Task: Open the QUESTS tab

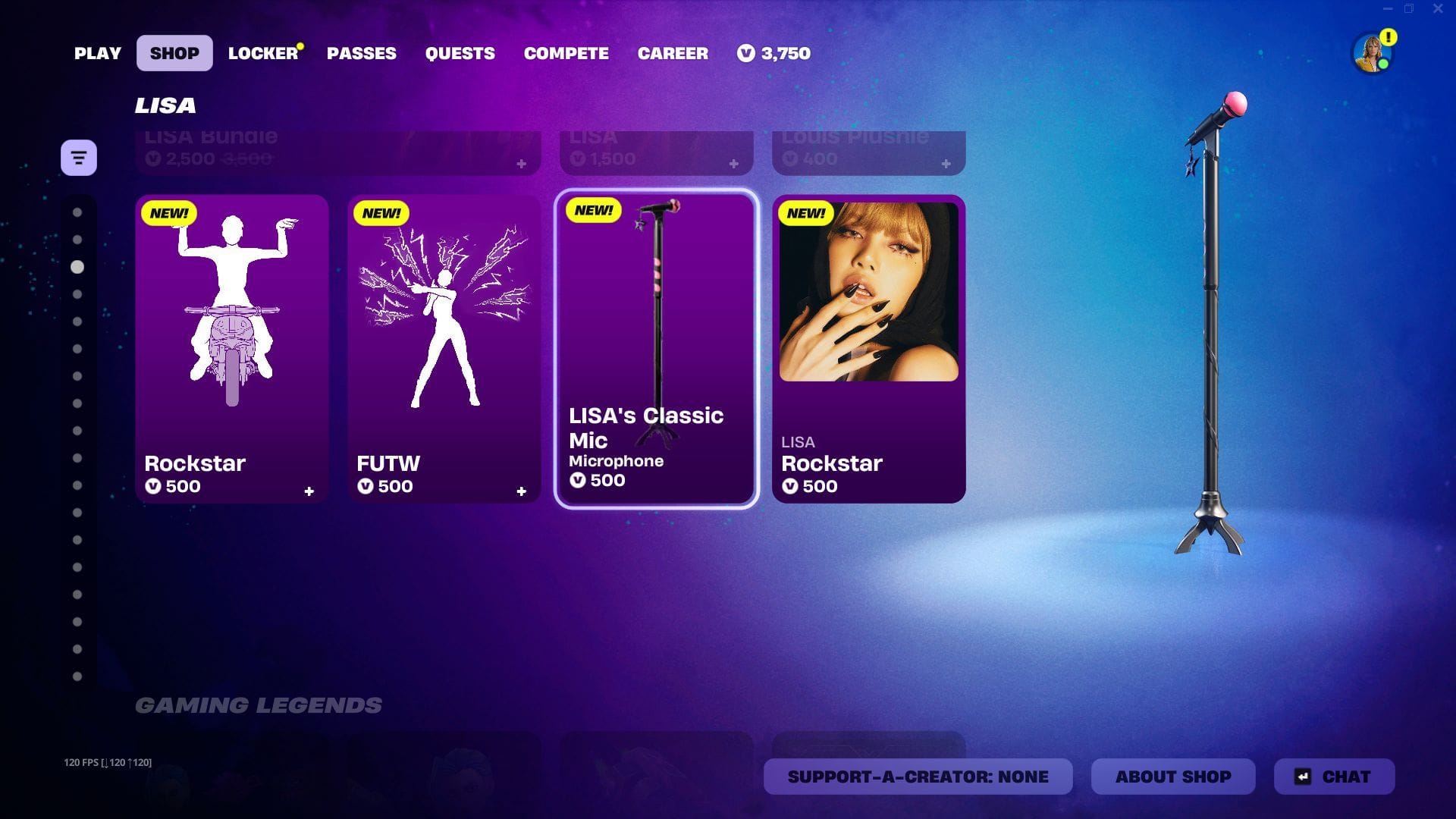Action: click(x=460, y=53)
